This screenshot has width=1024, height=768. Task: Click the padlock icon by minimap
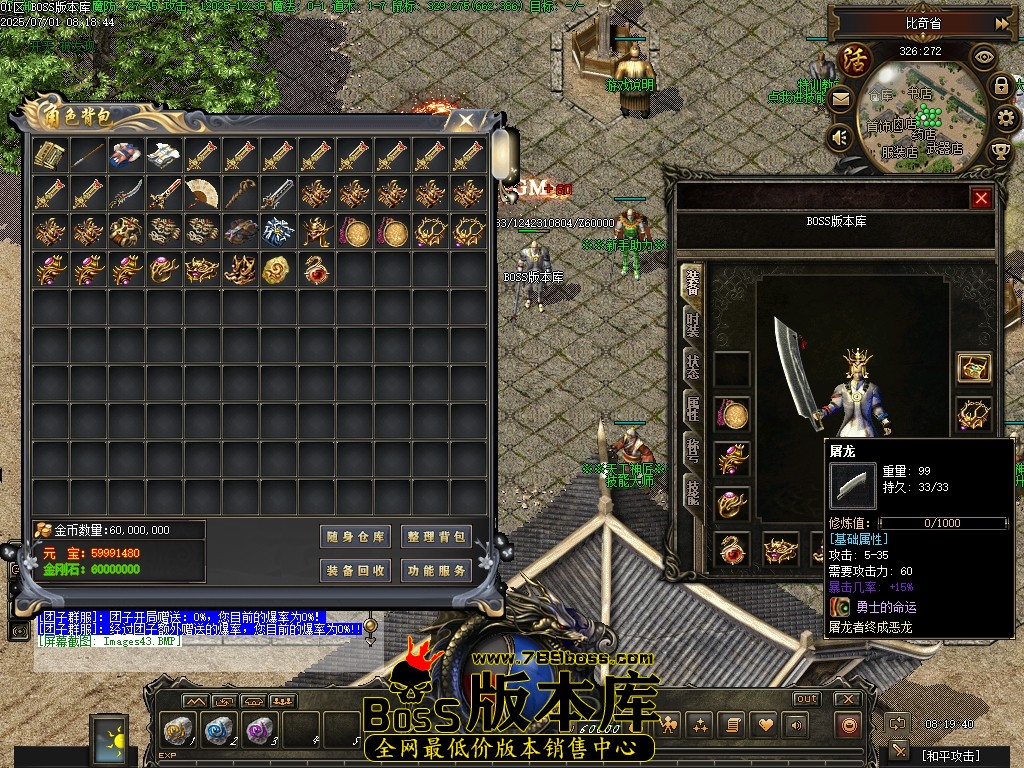1001,86
